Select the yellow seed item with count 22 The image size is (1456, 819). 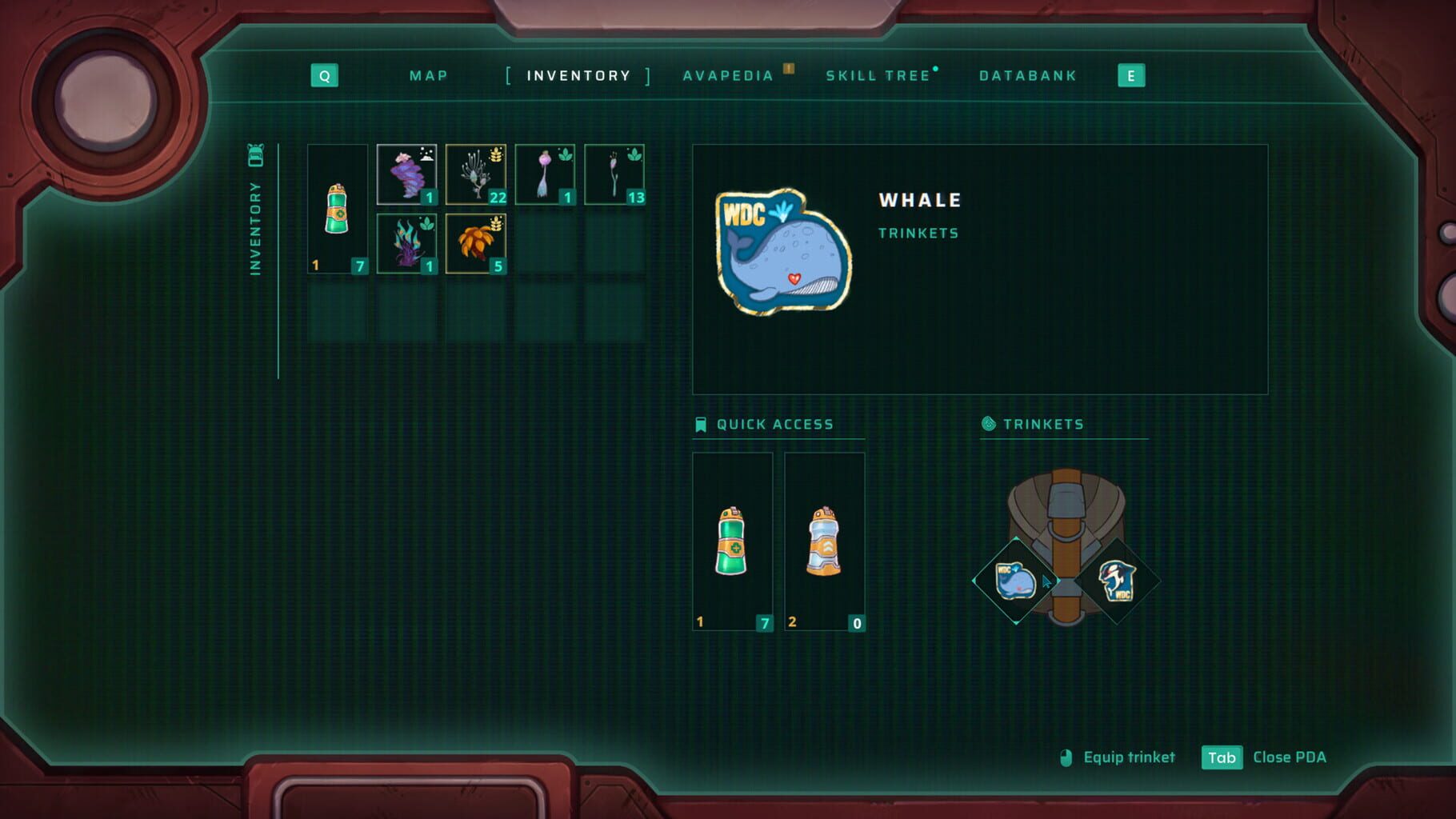click(x=476, y=170)
